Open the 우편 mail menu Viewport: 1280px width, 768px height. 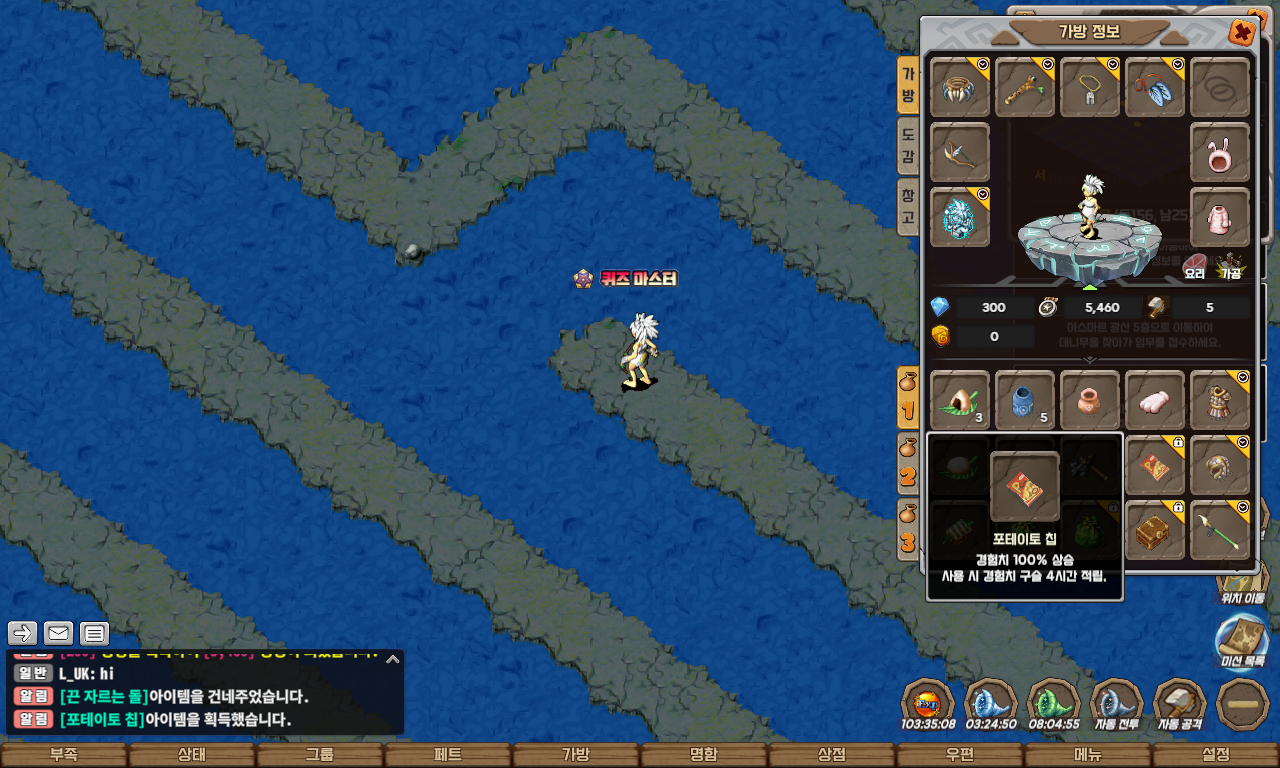960,755
